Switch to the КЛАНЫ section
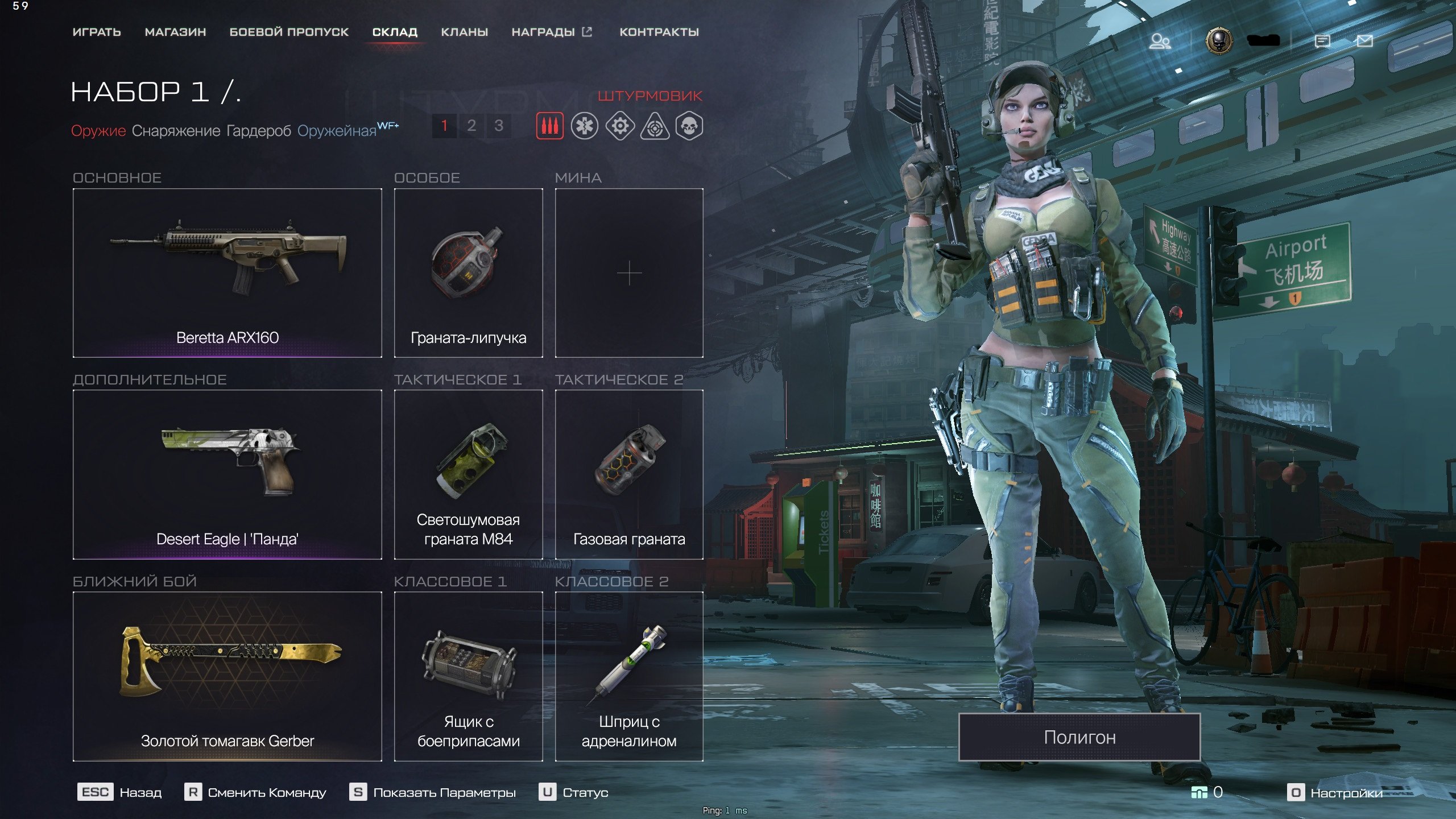Viewport: 1456px width, 819px height. pos(464,32)
